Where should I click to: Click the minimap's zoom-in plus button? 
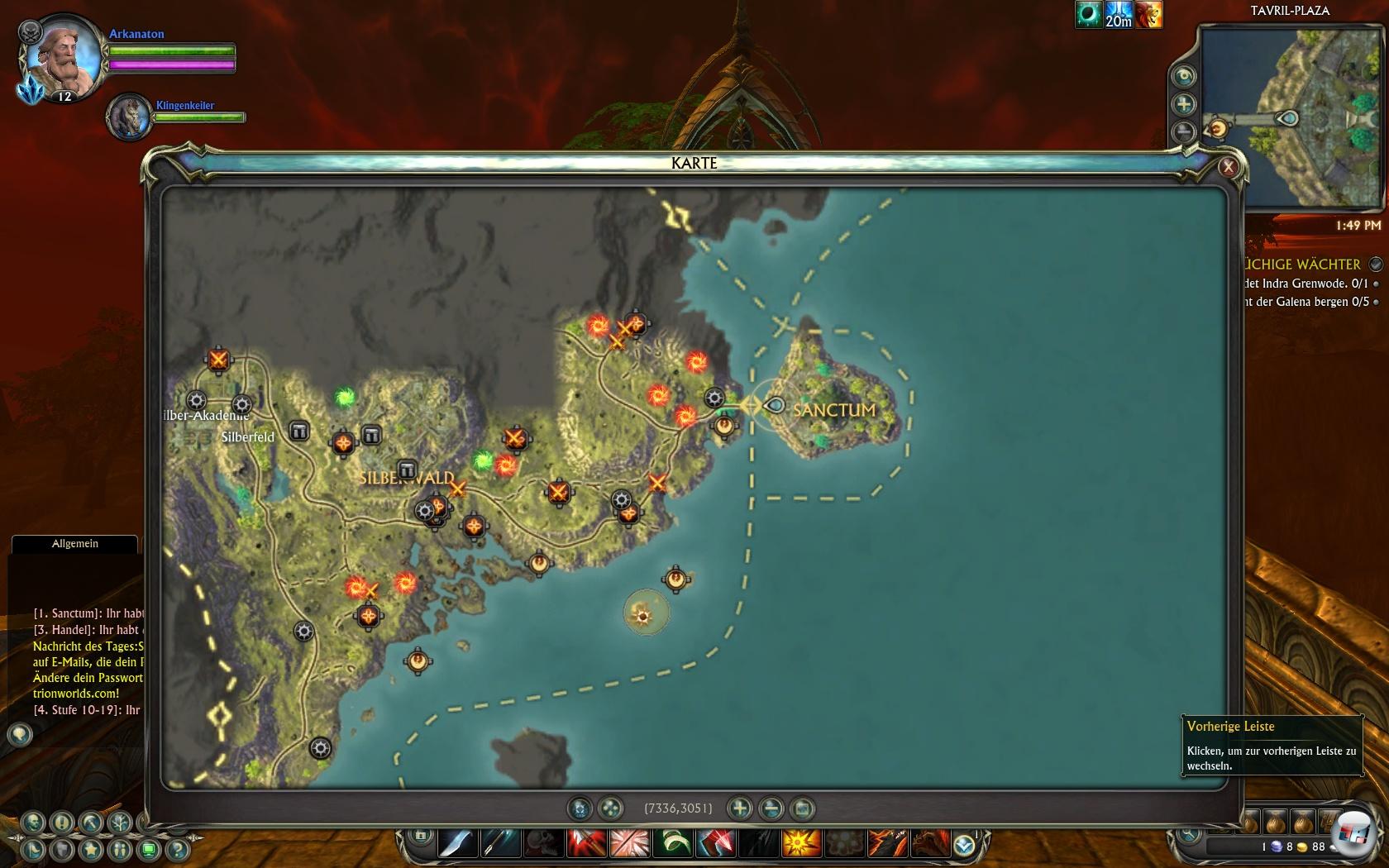[x=1184, y=104]
